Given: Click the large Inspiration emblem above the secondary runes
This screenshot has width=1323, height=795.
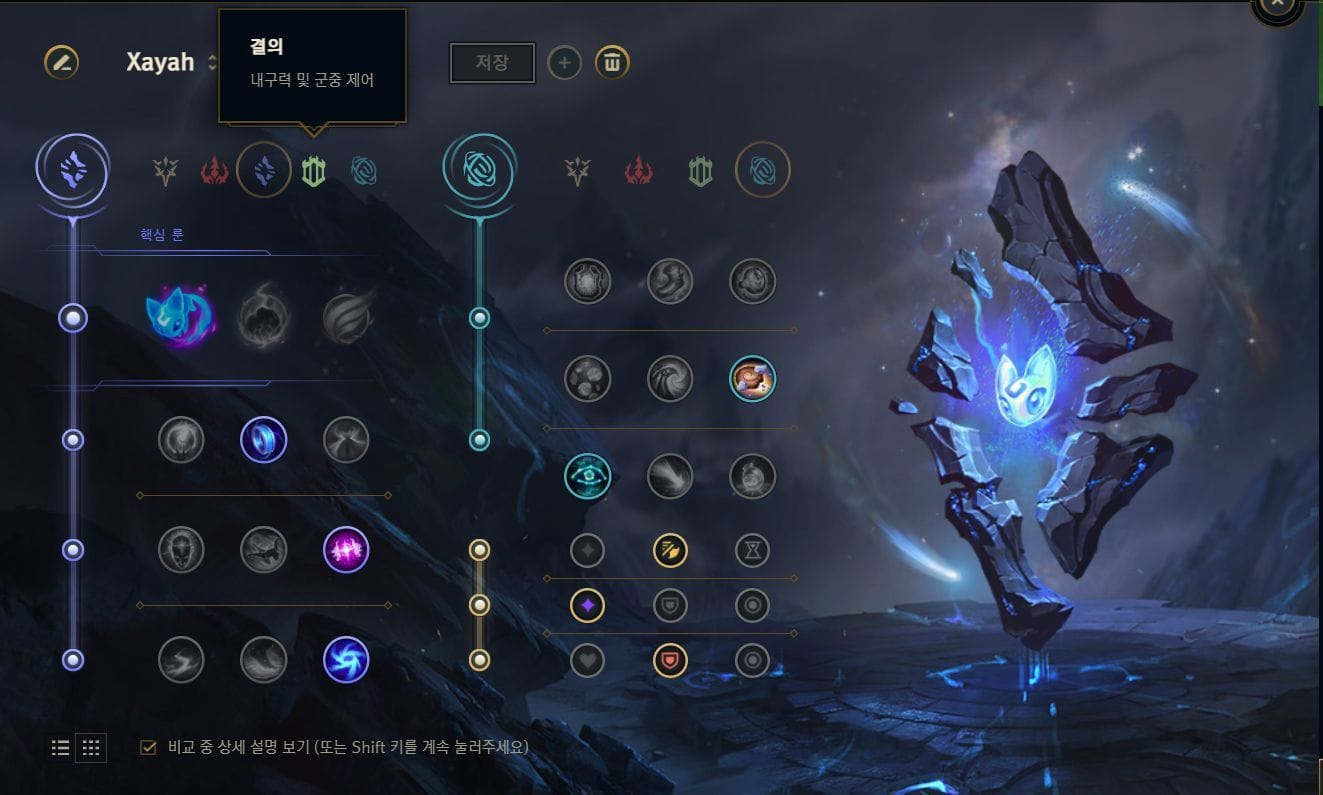Looking at the screenshot, I should click(x=478, y=170).
